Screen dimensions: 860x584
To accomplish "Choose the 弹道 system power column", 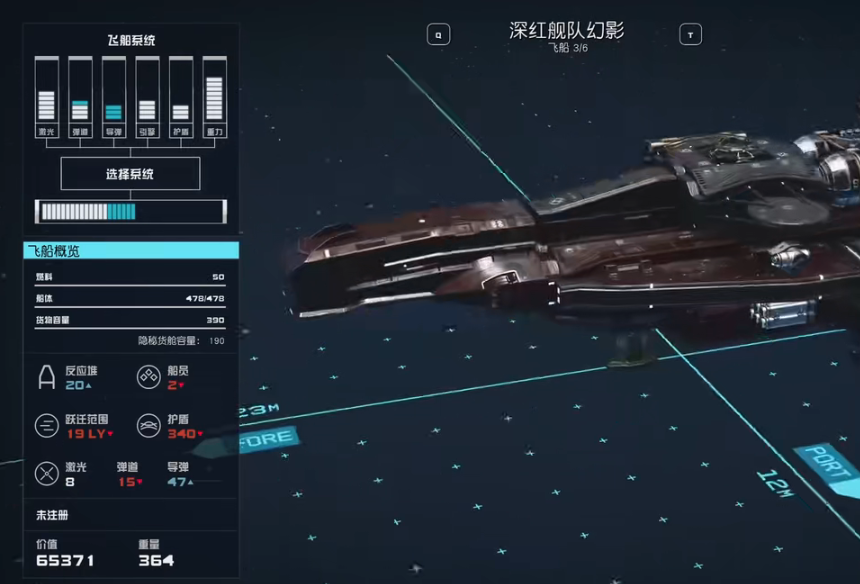I will (x=80, y=97).
